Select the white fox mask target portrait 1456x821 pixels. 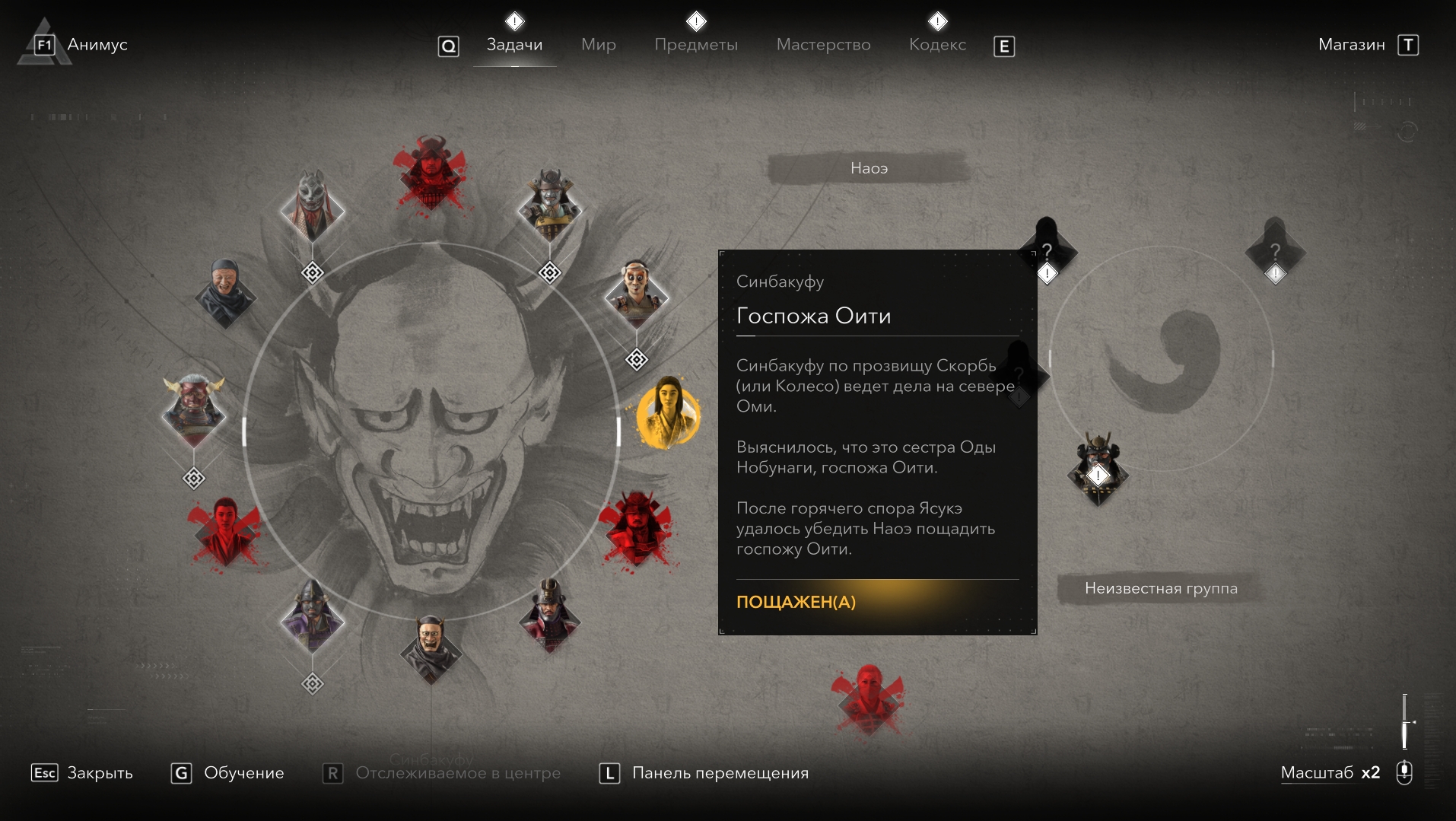coord(312,205)
